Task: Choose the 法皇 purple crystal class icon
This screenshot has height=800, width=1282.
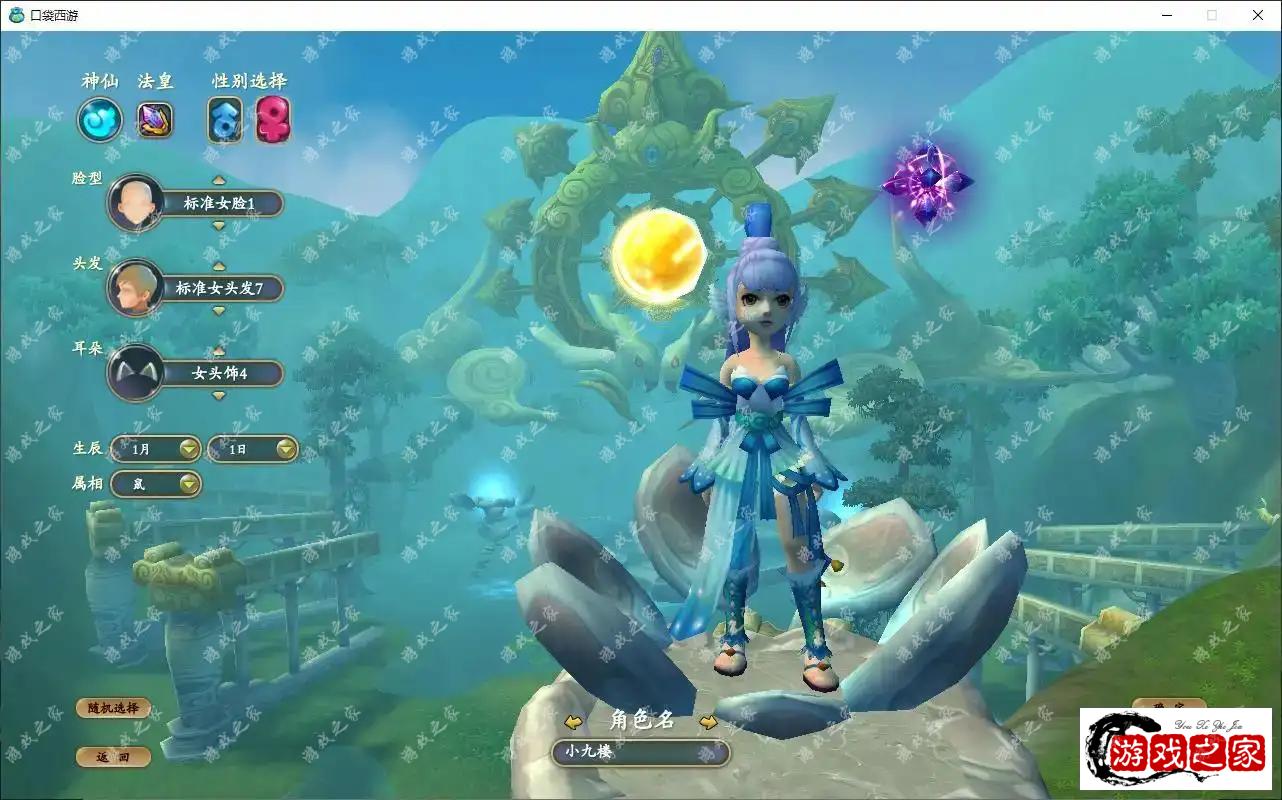Action: [x=155, y=120]
